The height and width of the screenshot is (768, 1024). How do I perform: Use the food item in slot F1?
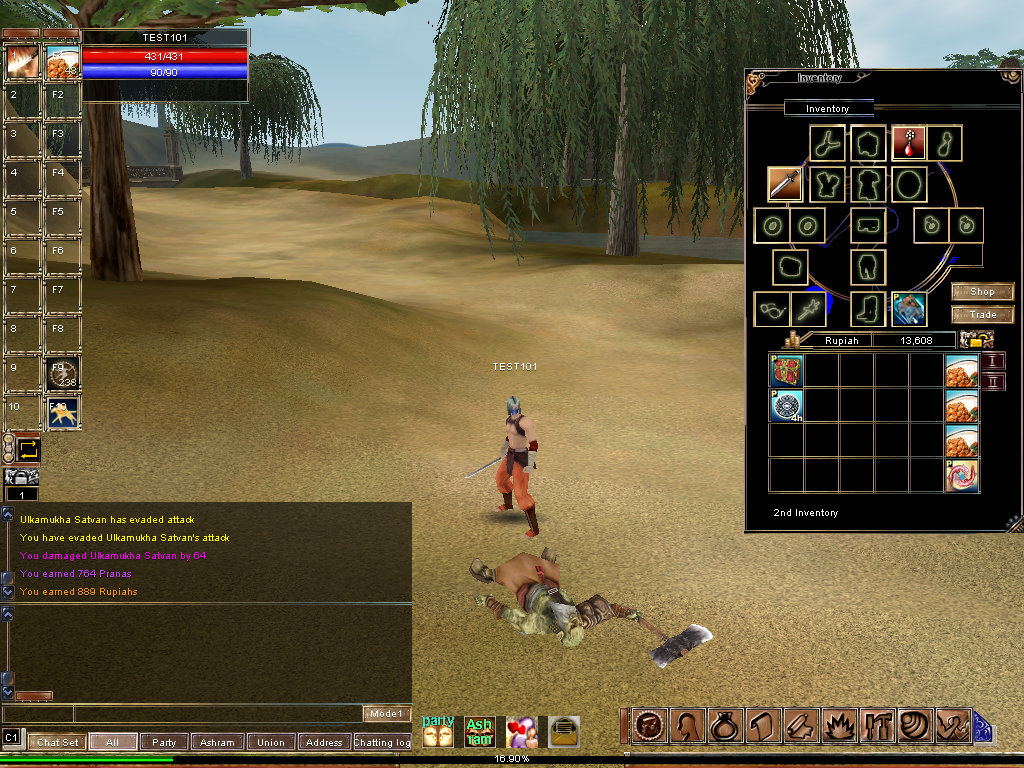(x=63, y=62)
